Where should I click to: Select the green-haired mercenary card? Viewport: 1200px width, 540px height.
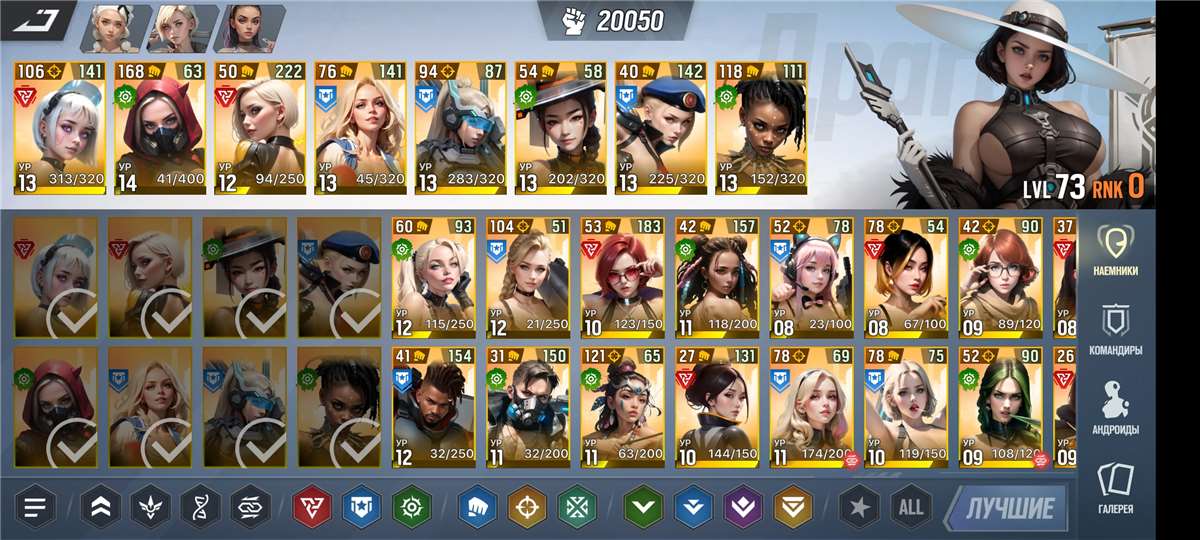(1000, 407)
